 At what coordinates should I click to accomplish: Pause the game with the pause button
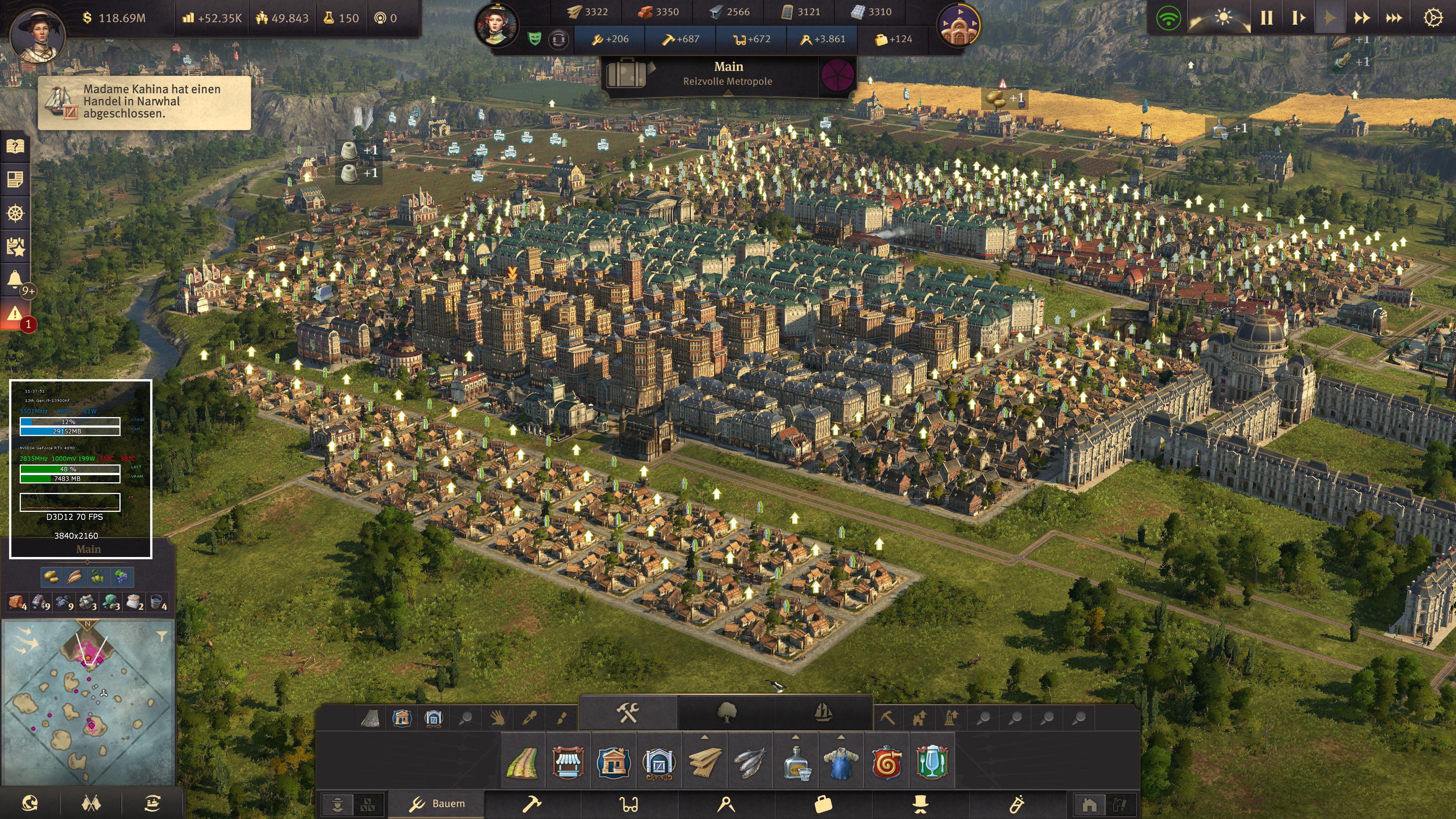click(x=1266, y=17)
